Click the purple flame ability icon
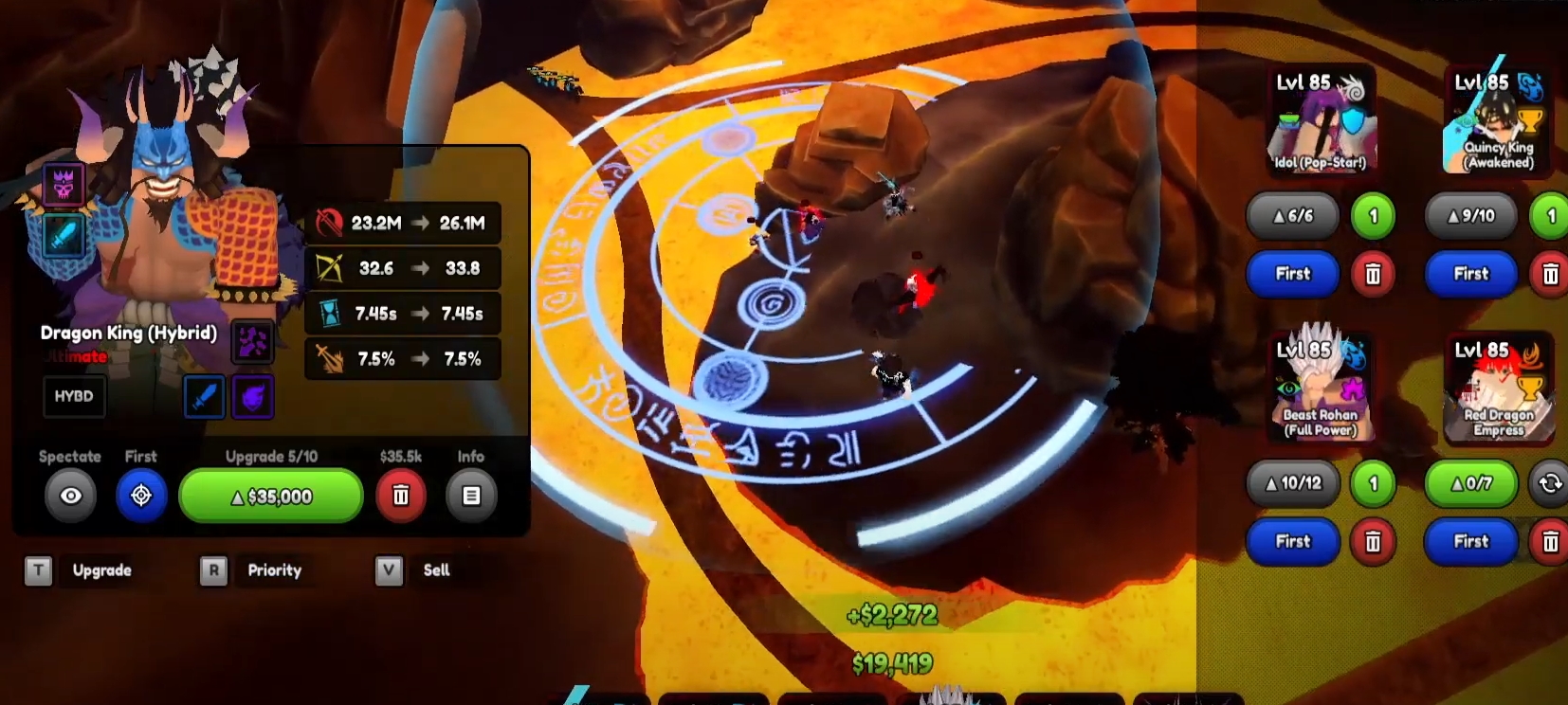This screenshot has height=705, width=1568. click(x=253, y=397)
